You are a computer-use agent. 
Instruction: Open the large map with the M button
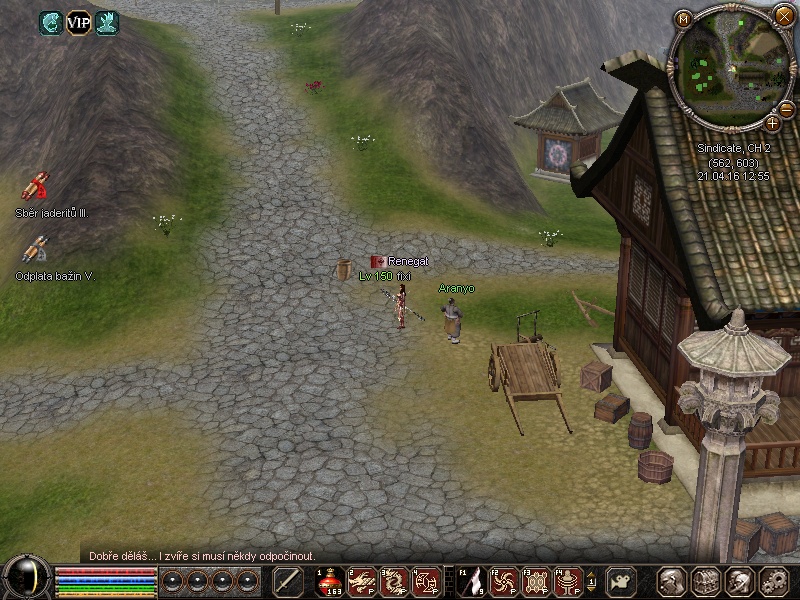(x=684, y=18)
